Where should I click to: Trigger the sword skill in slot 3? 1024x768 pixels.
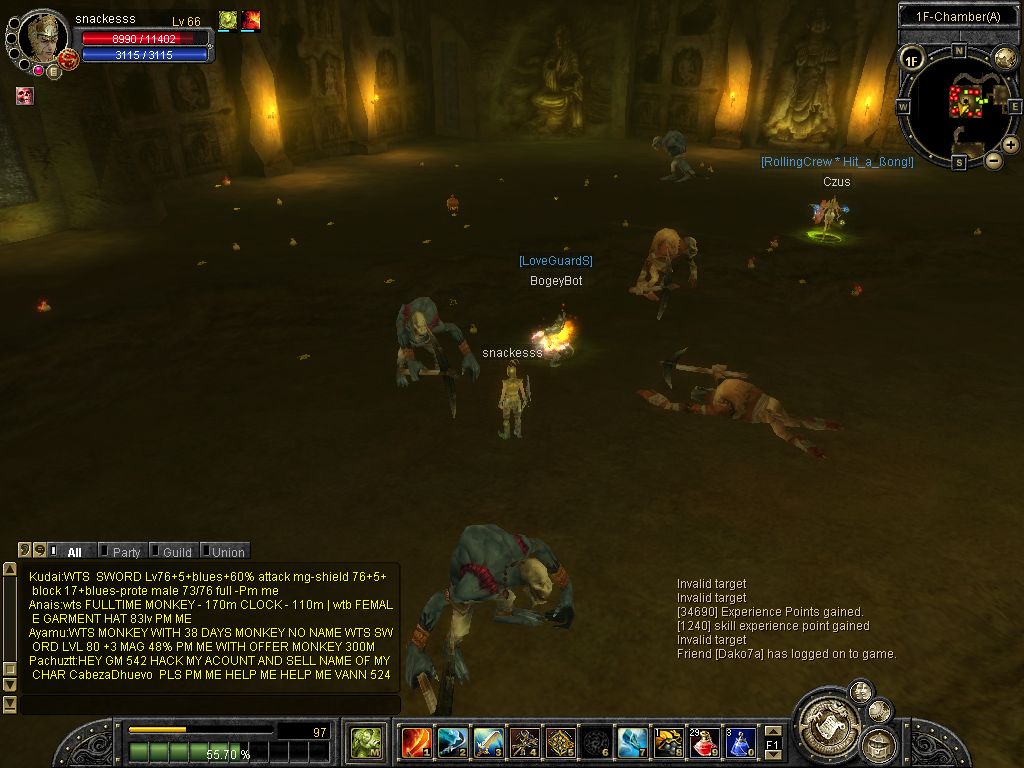click(488, 742)
